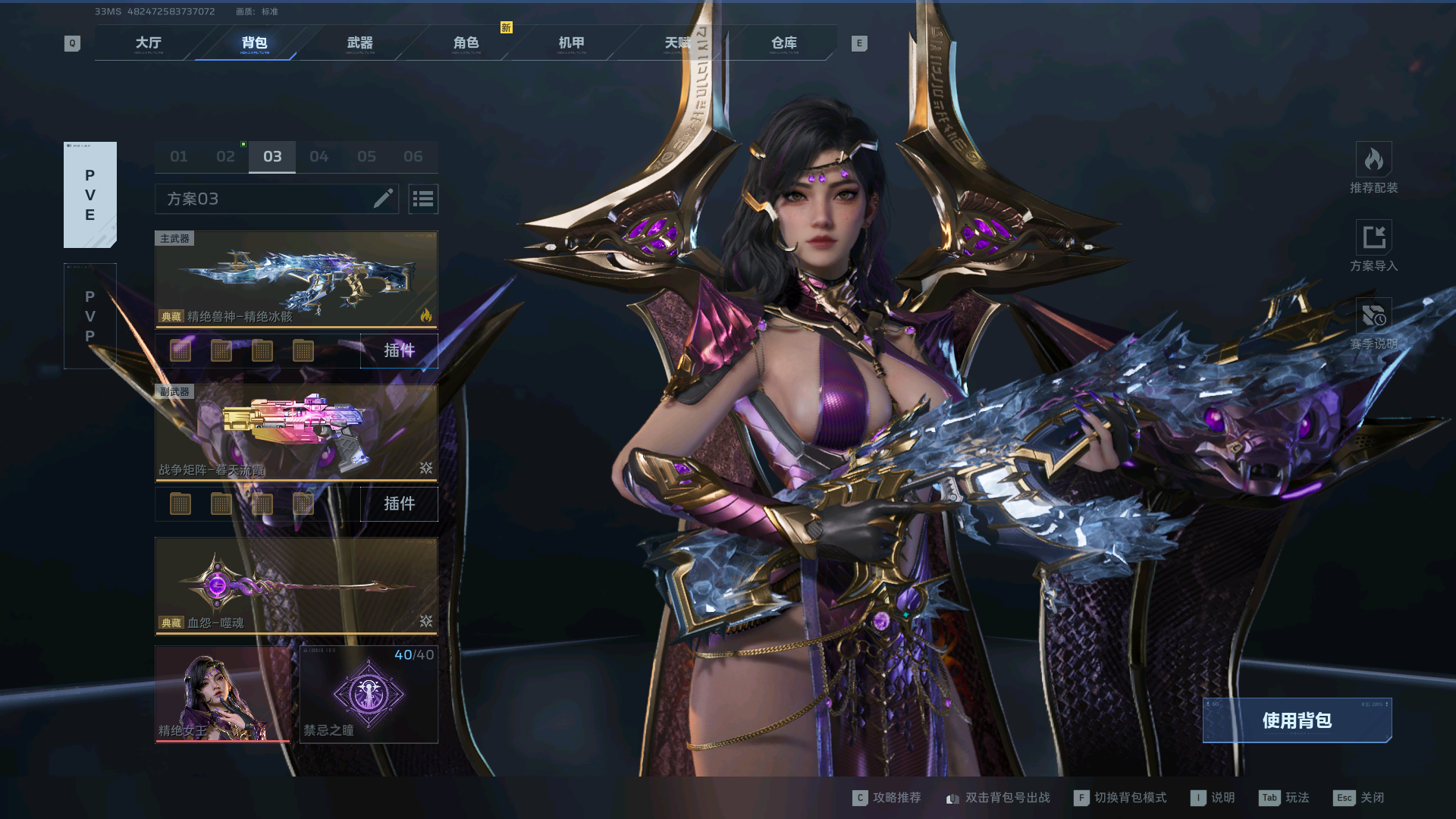Pick the melee weapon 血怨-噬魂 slot
This screenshot has height=819, width=1456.
296,585
